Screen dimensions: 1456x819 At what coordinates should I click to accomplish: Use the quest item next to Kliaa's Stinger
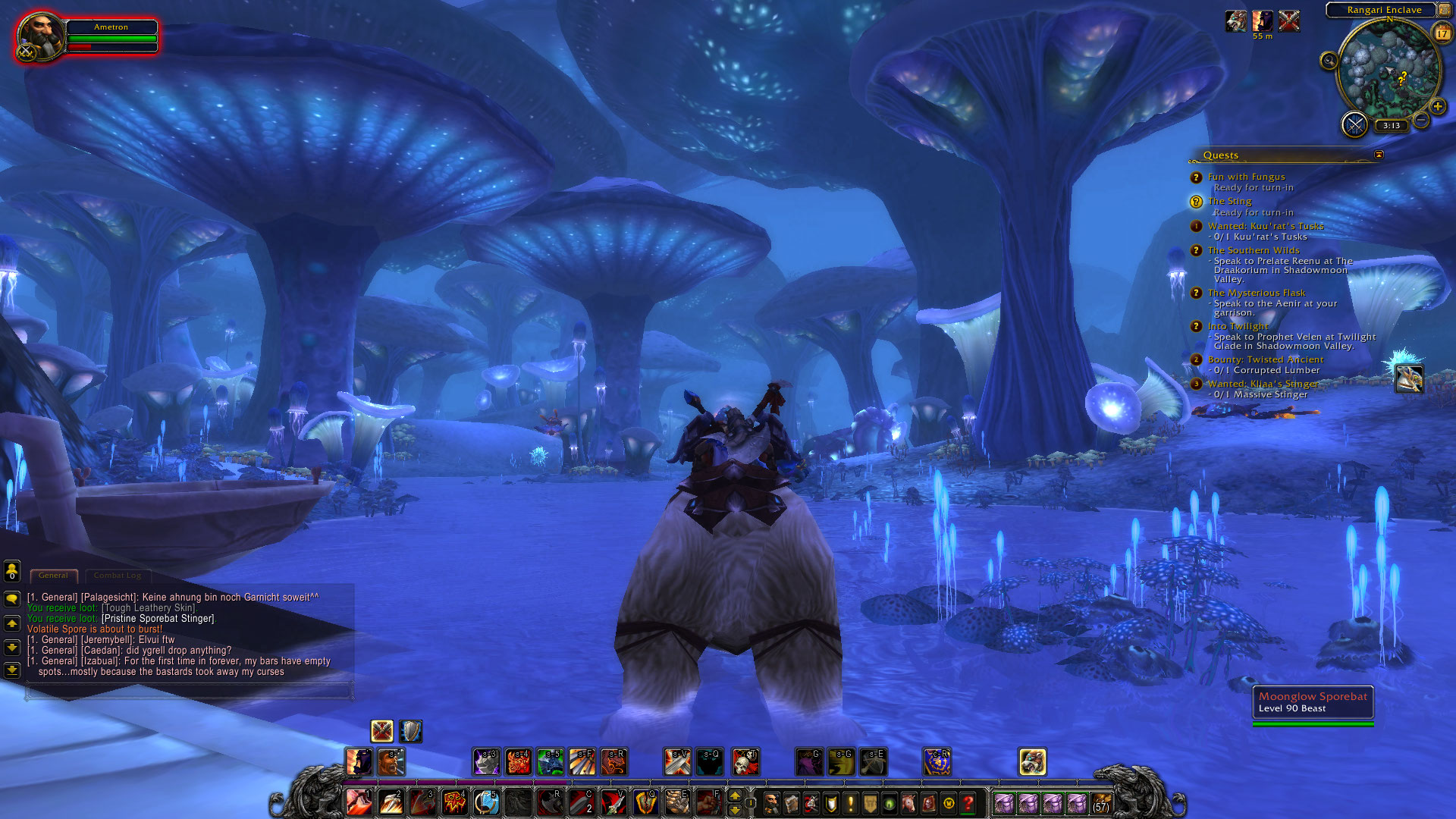pos(1409,378)
